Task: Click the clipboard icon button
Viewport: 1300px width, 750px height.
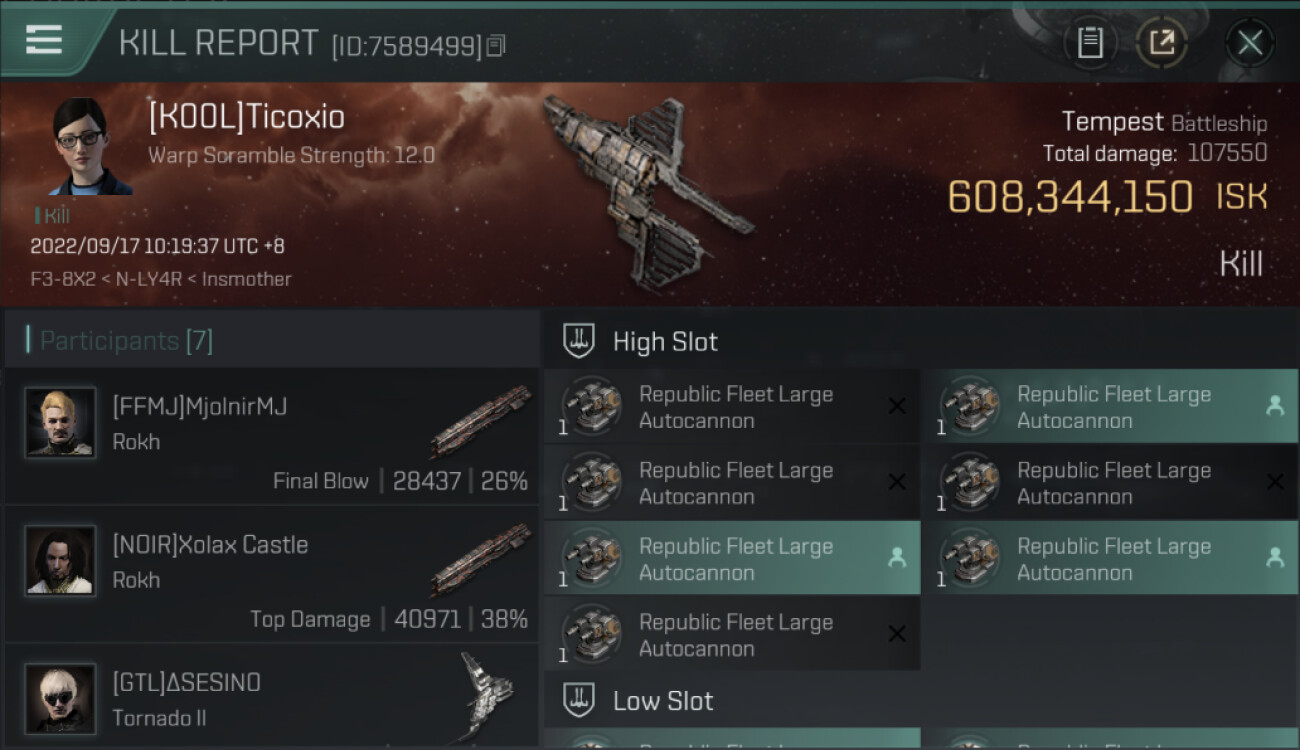Action: pos(1090,42)
